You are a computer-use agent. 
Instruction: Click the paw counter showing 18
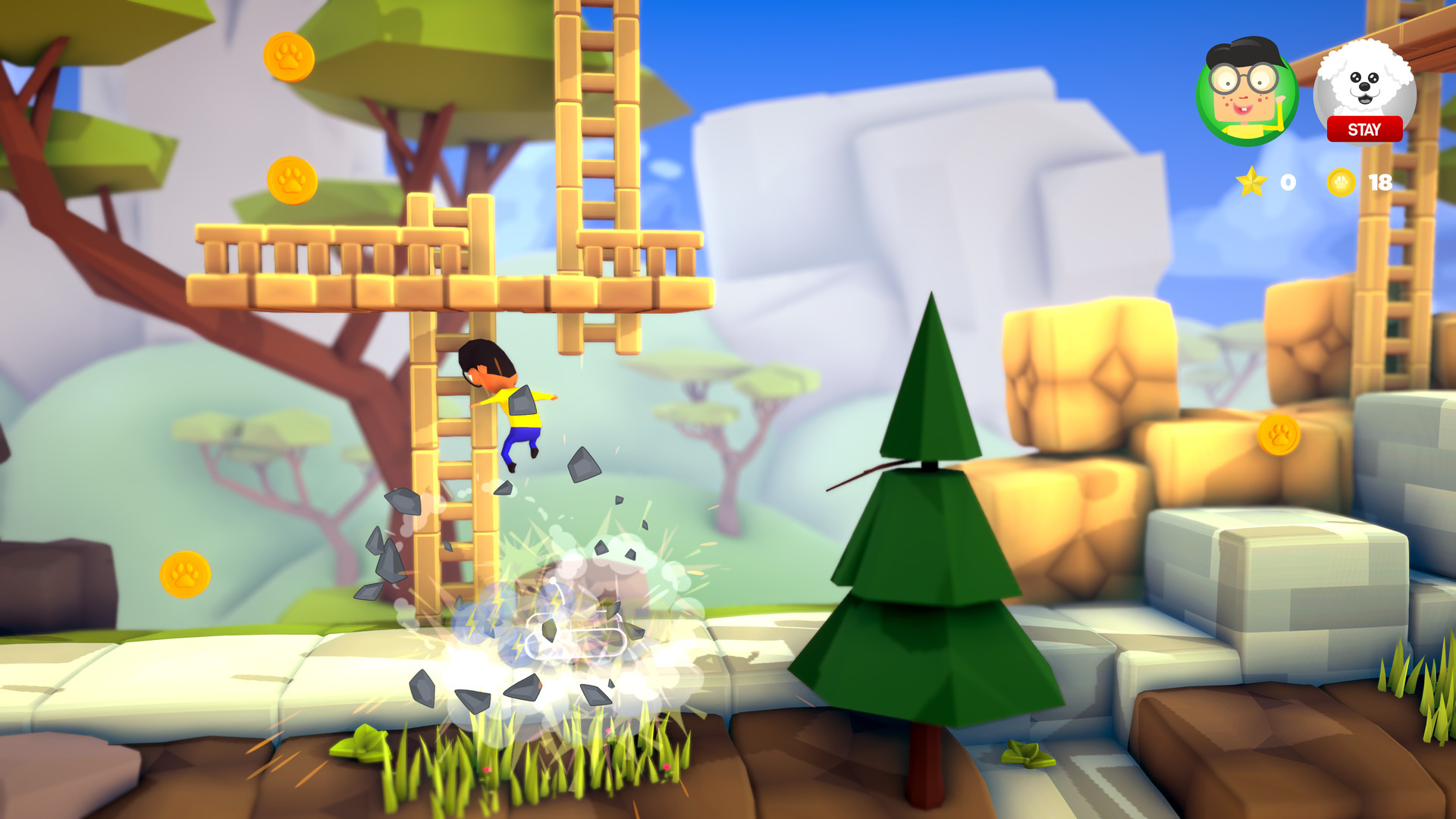point(1382,182)
